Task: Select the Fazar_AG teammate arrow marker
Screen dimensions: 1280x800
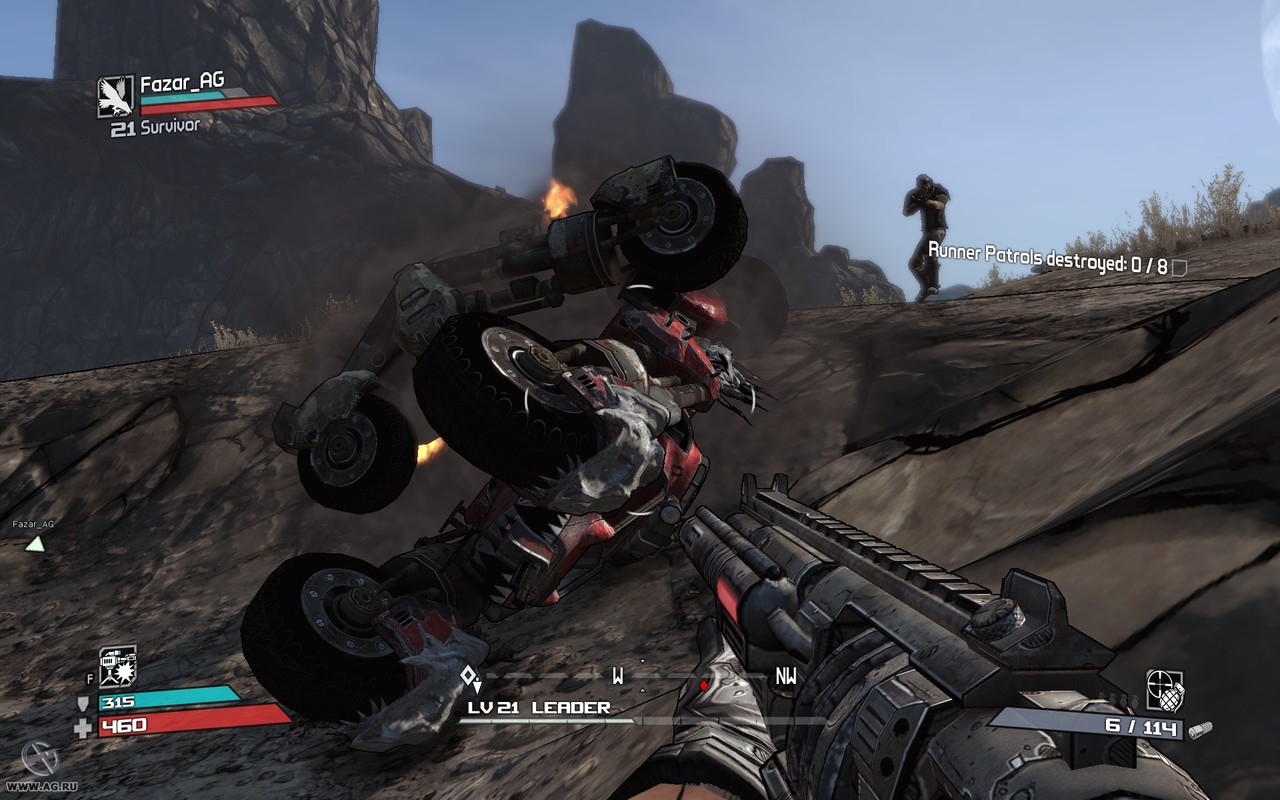Action: pyautogui.click(x=35, y=544)
